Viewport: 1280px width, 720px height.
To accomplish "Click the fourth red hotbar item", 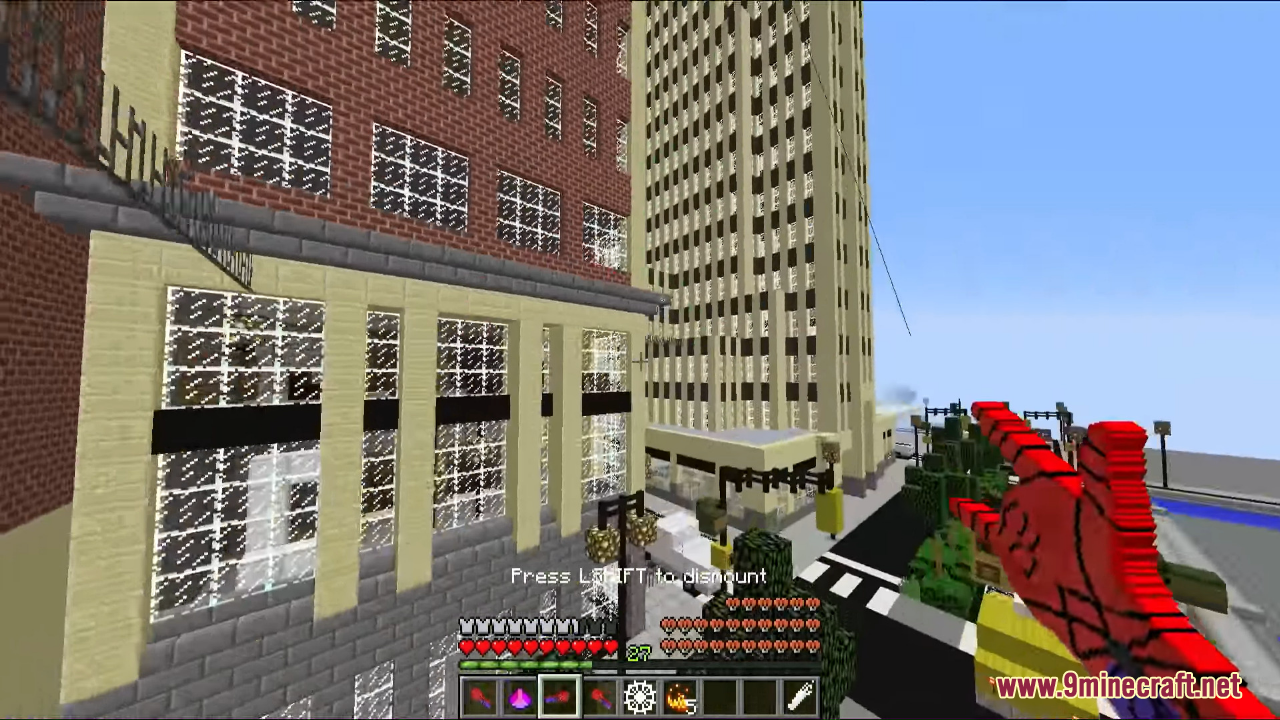I will click(600, 697).
